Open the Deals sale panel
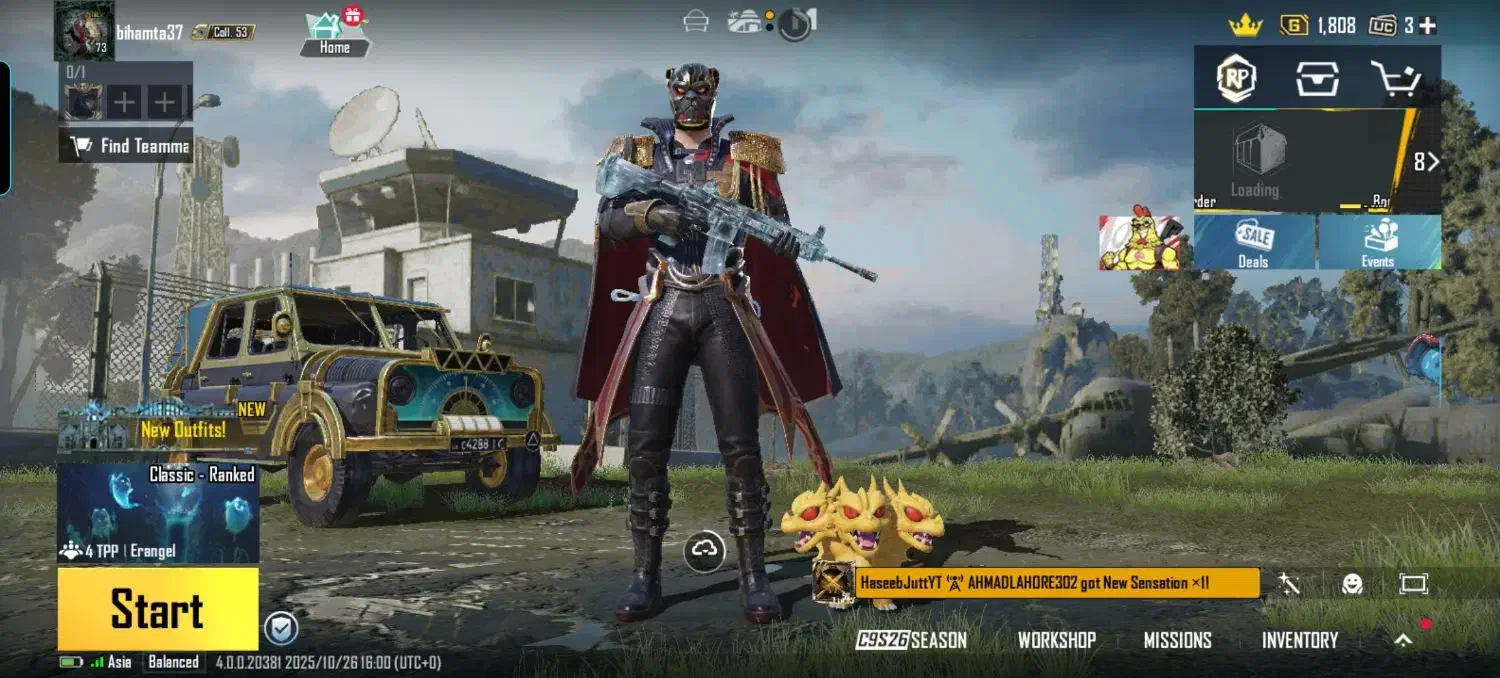Image resolution: width=1500 pixels, height=678 pixels. coord(1254,242)
